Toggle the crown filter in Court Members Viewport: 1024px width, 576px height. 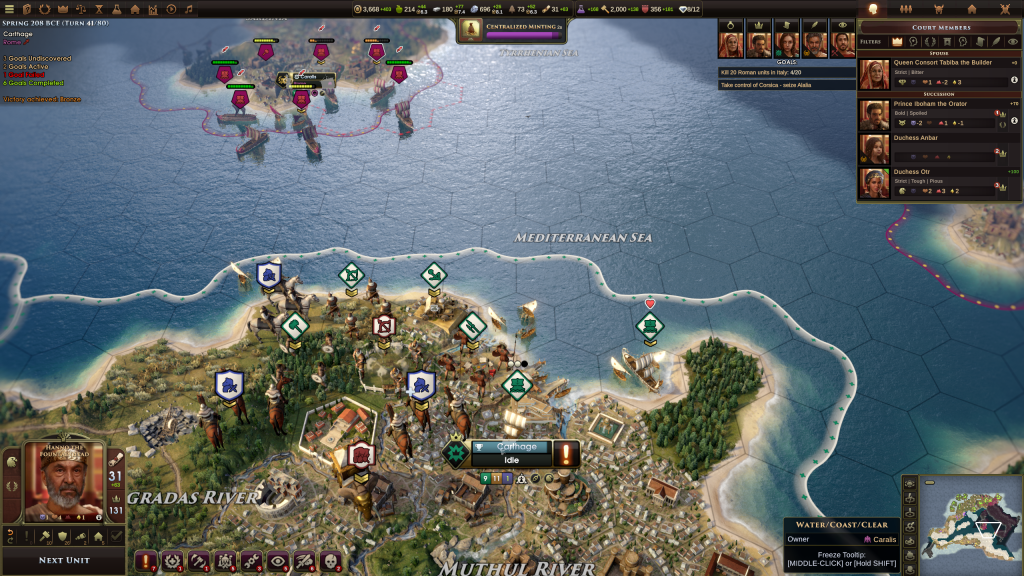pyautogui.click(x=897, y=41)
